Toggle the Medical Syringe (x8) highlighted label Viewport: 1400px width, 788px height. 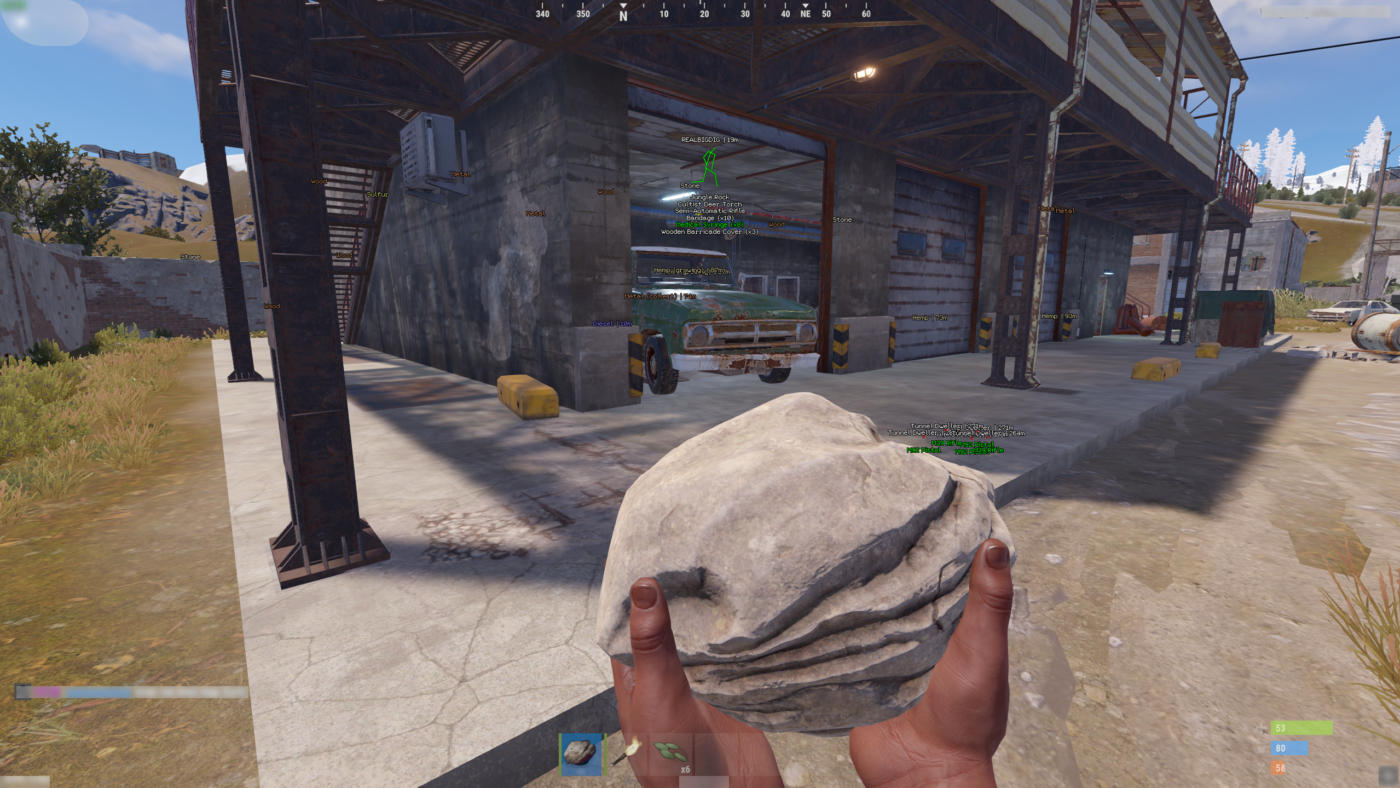point(709,225)
